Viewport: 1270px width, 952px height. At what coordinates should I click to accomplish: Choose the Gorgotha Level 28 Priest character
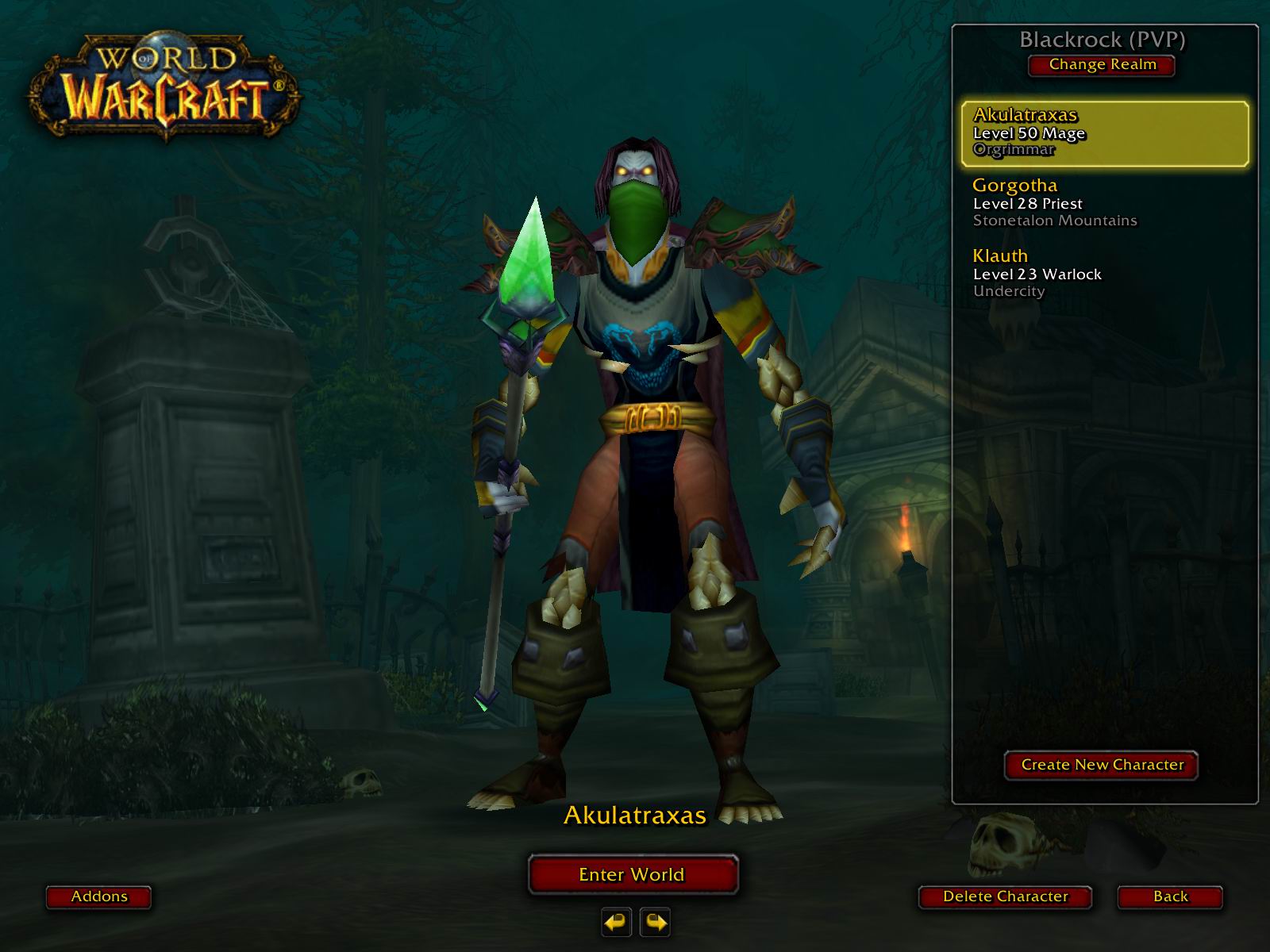1104,203
